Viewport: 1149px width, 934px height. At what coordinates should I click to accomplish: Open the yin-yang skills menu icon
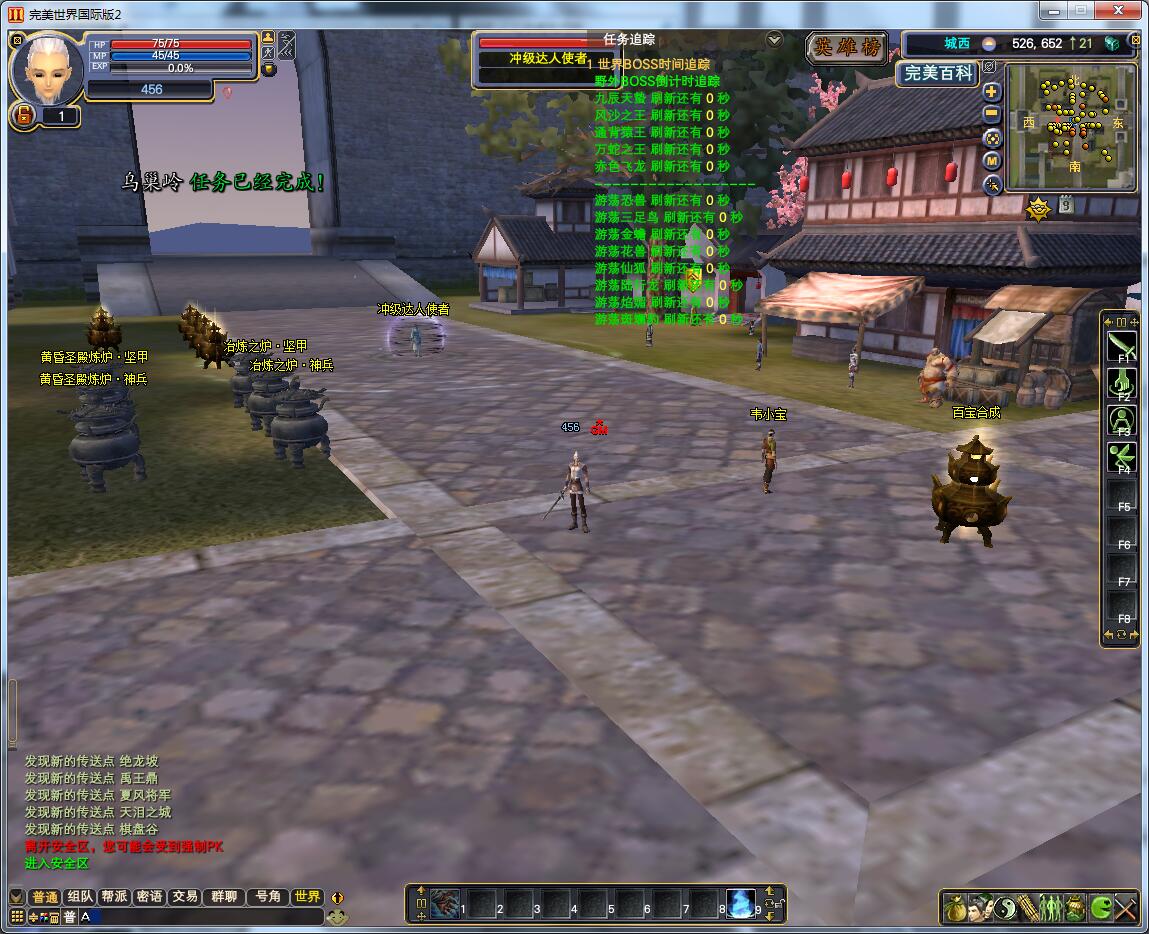[x=1004, y=908]
